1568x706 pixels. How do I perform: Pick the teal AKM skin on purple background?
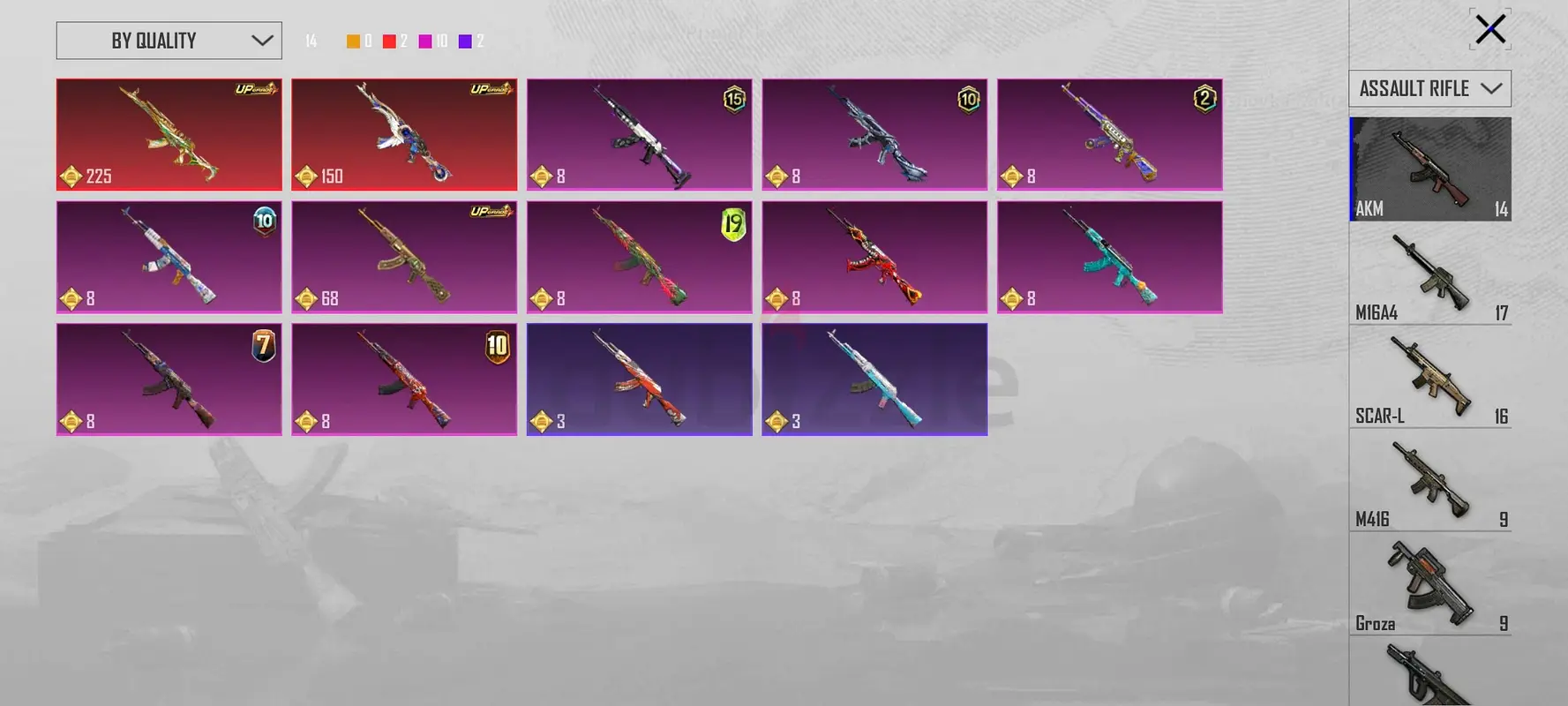pyautogui.click(x=1109, y=257)
